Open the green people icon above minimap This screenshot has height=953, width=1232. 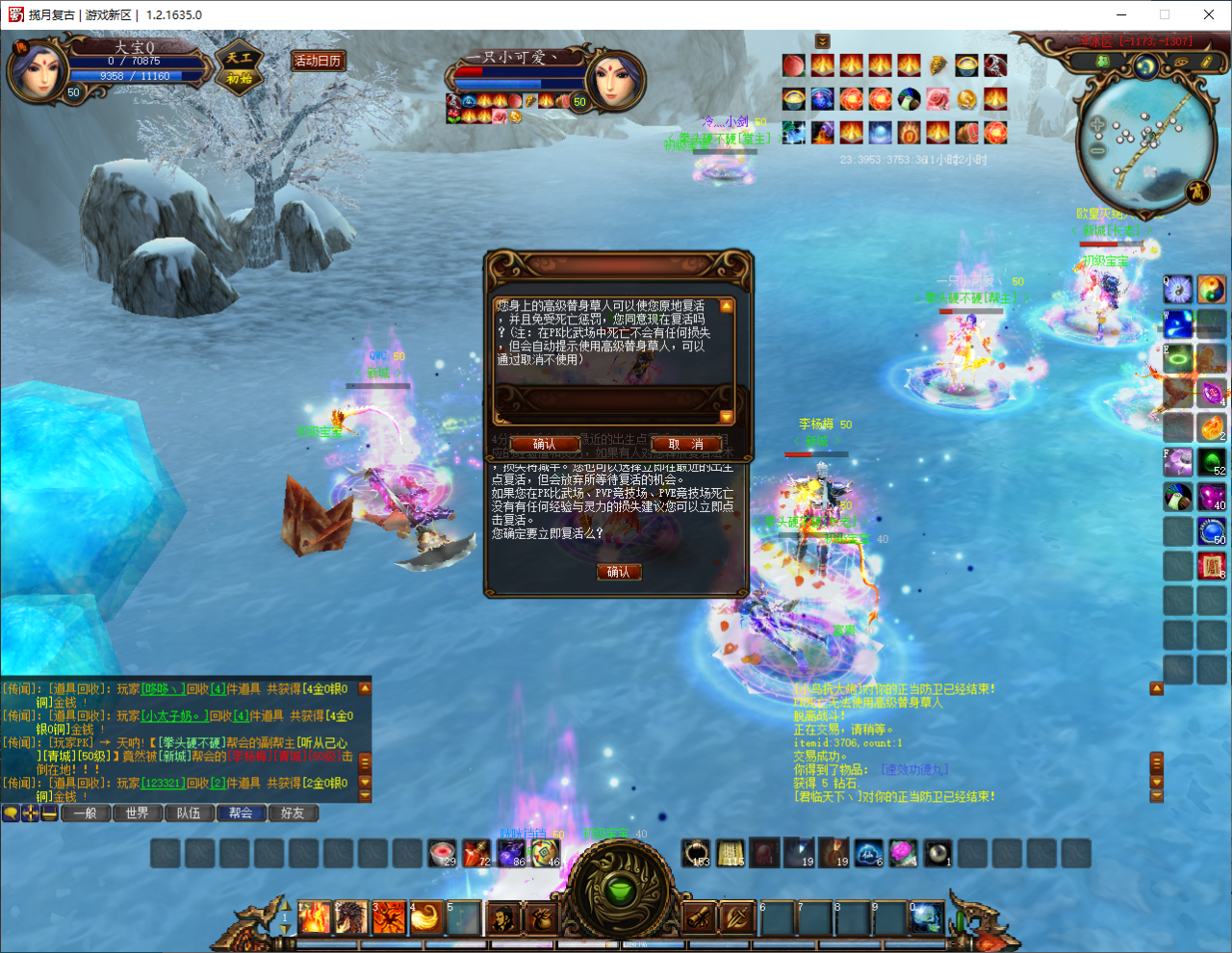[1104, 62]
